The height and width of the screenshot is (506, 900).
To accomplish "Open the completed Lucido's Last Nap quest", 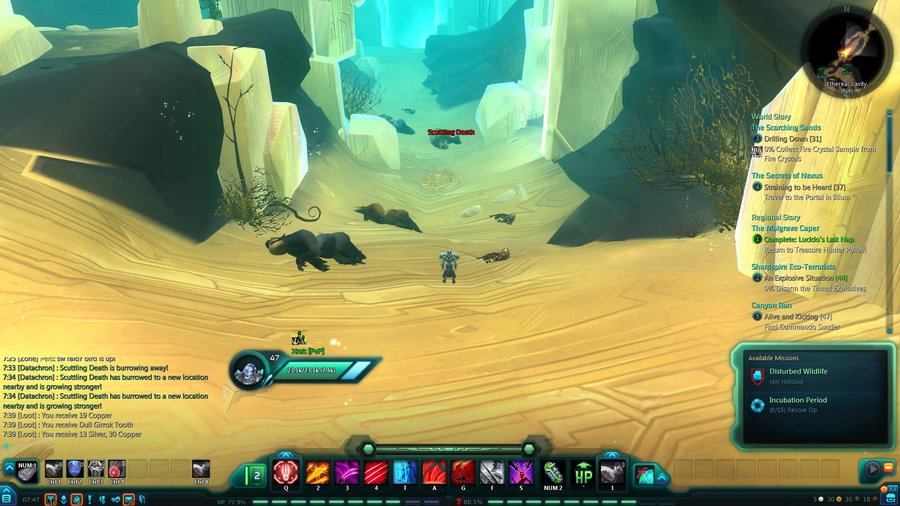I will (x=809, y=239).
